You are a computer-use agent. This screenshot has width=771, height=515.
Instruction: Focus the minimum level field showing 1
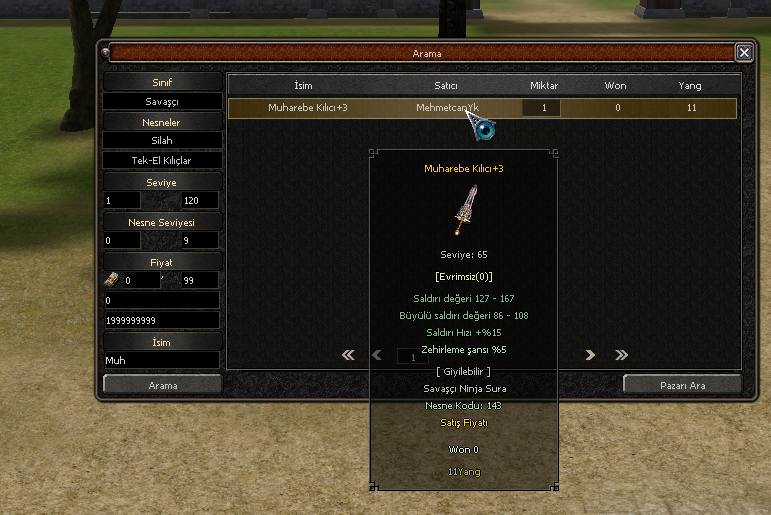tap(122, 200)
